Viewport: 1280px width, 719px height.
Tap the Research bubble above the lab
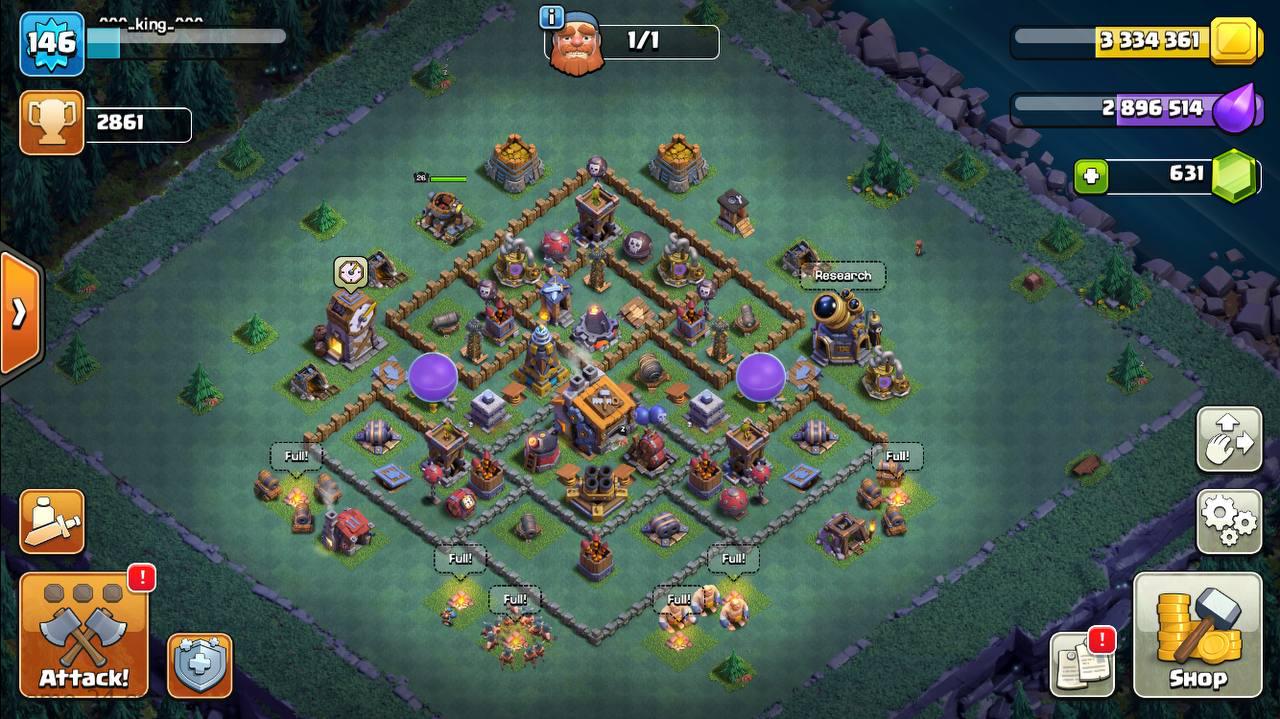pos(843,276)
